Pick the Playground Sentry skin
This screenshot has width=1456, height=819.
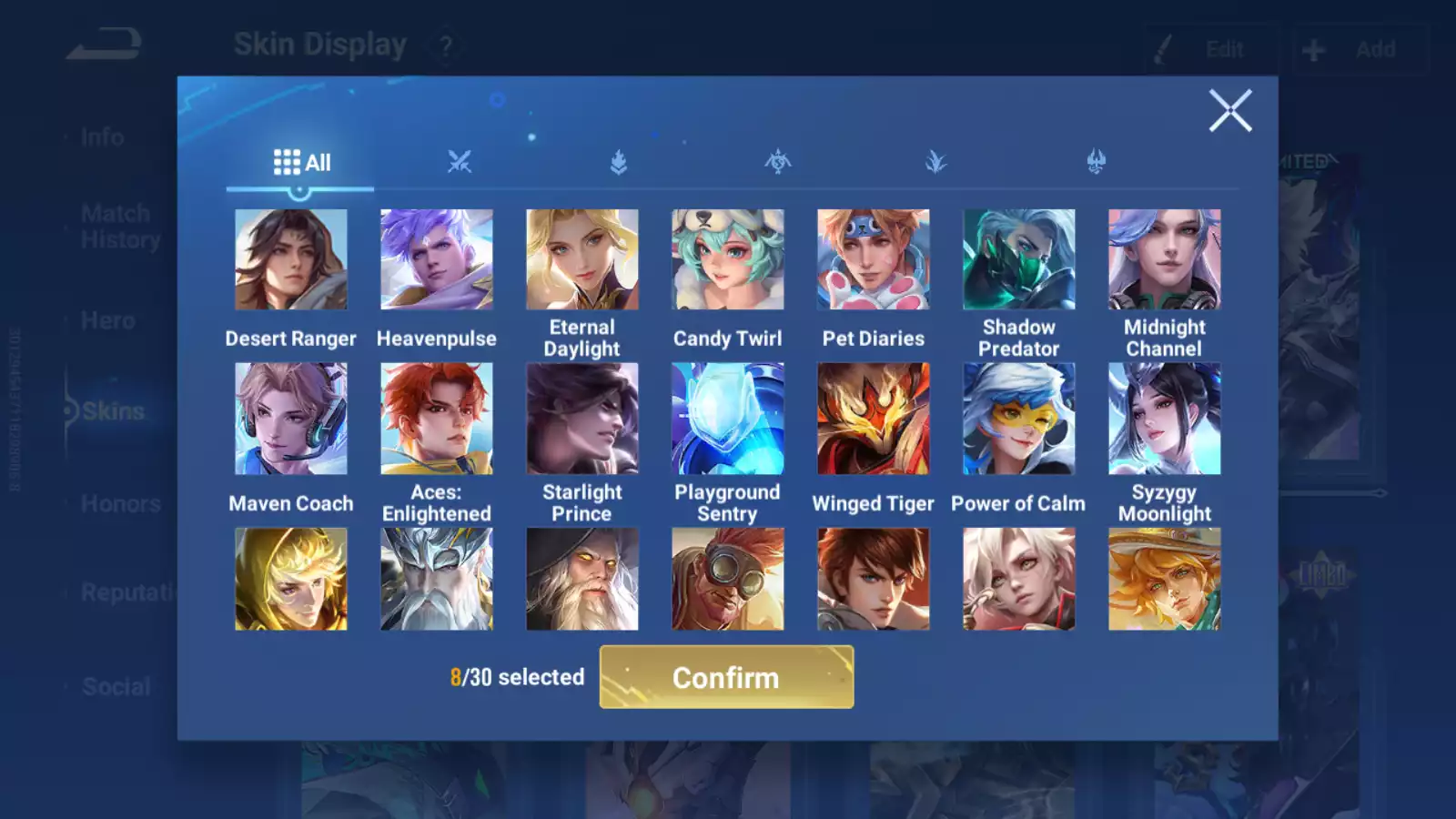click(728, 419)
